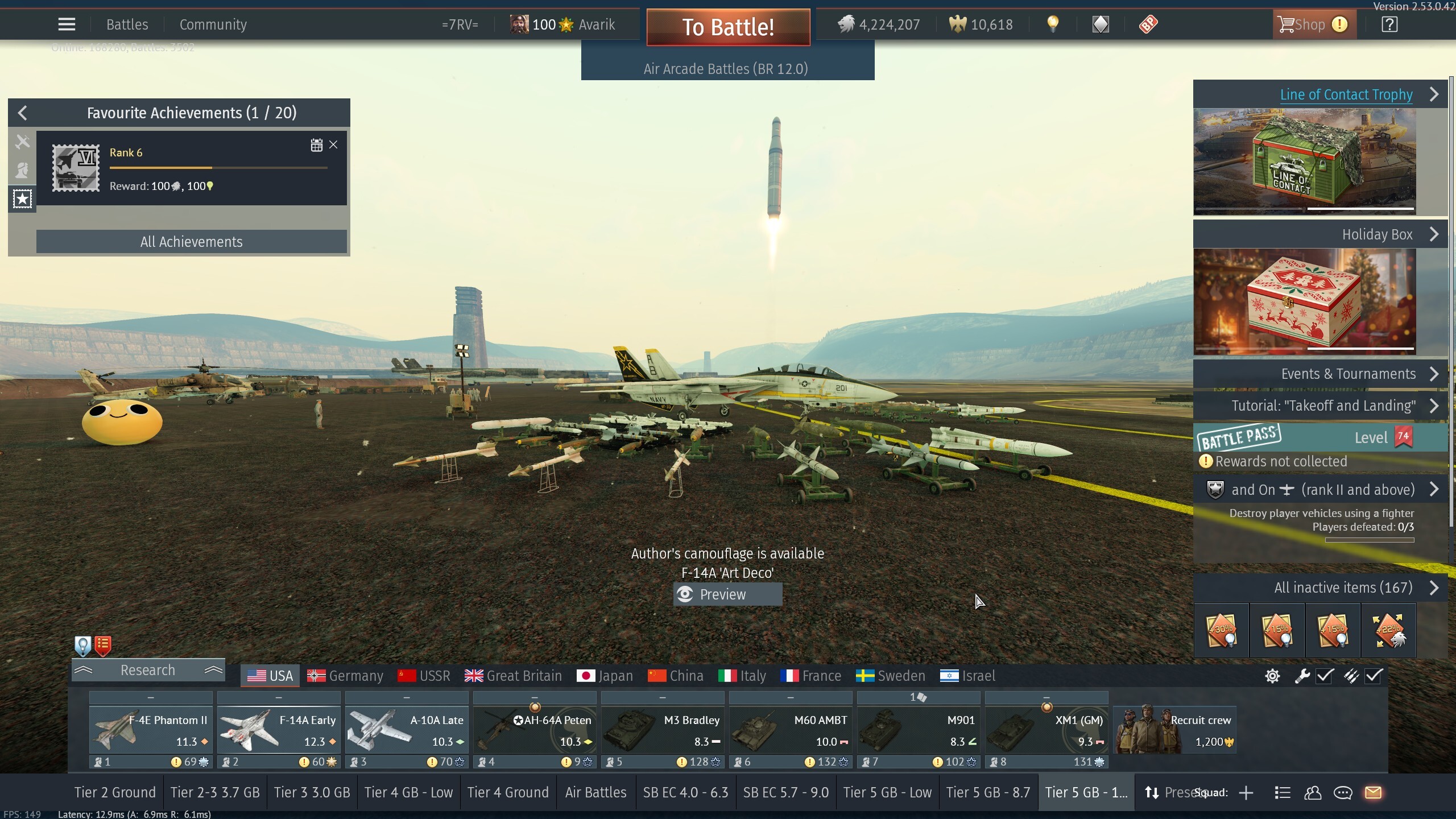Open the hamburger main menu

point(67,24)
